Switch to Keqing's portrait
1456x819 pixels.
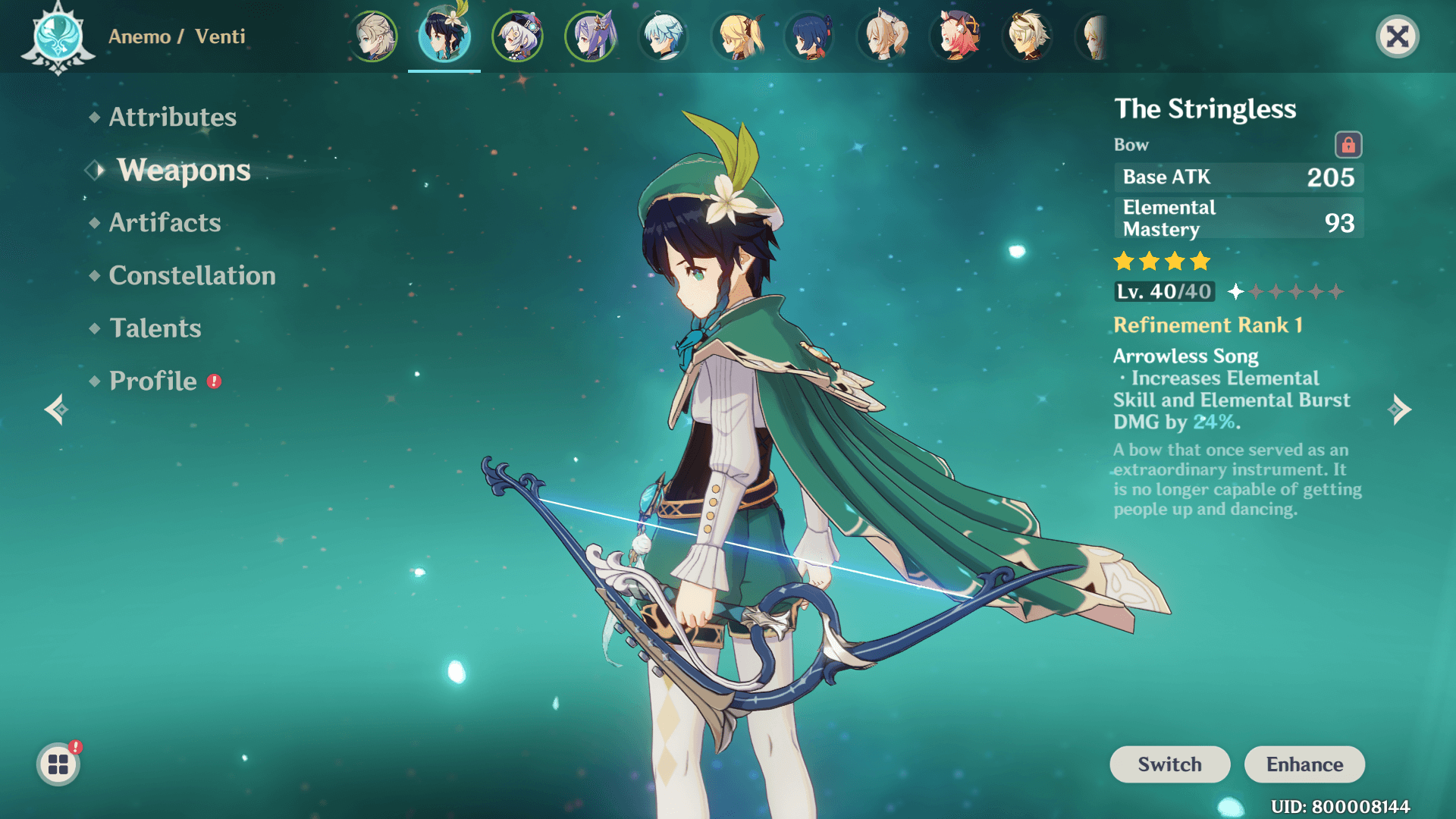[591, 36]
